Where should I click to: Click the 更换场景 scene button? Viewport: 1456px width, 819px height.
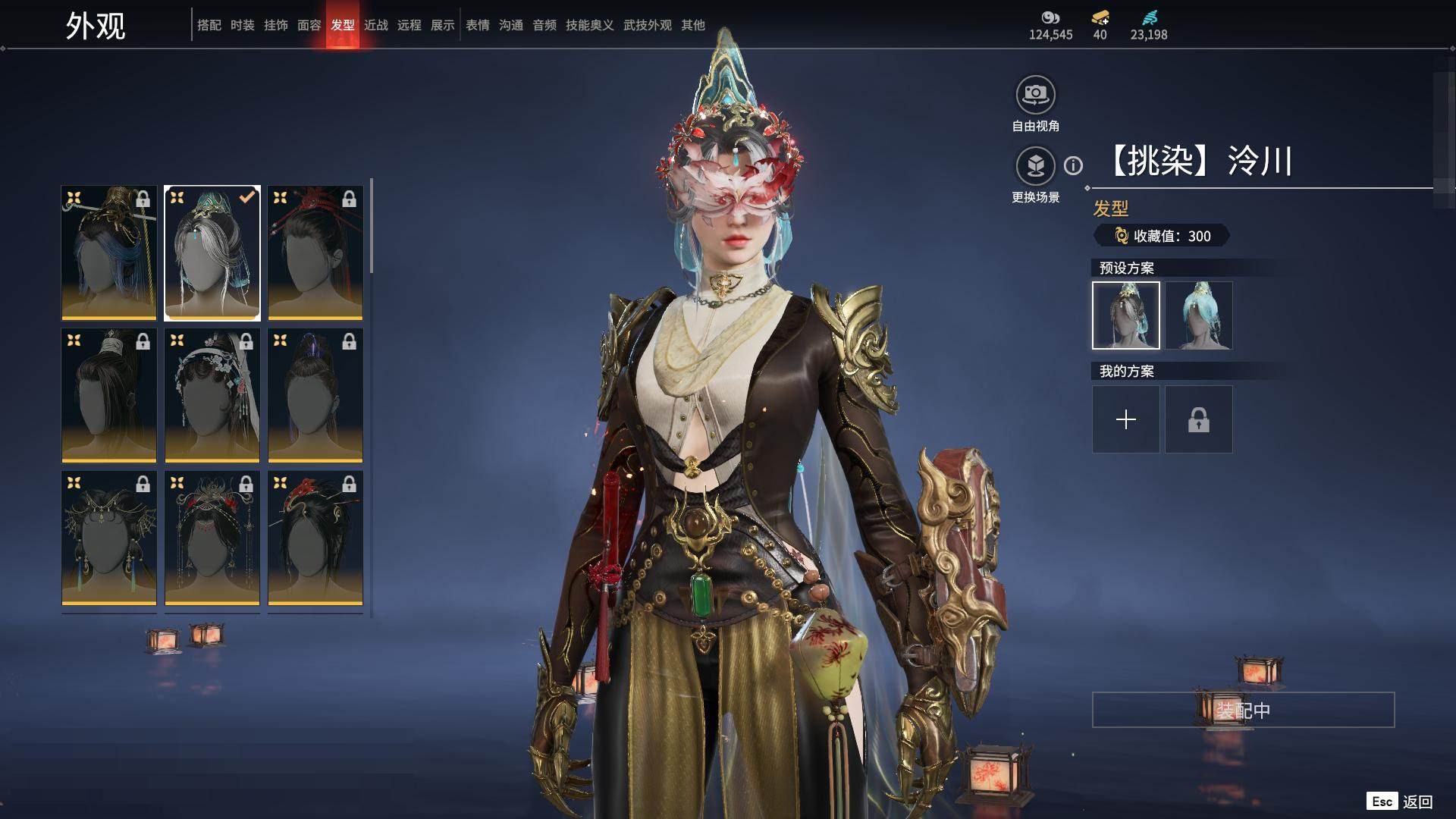1035,166
